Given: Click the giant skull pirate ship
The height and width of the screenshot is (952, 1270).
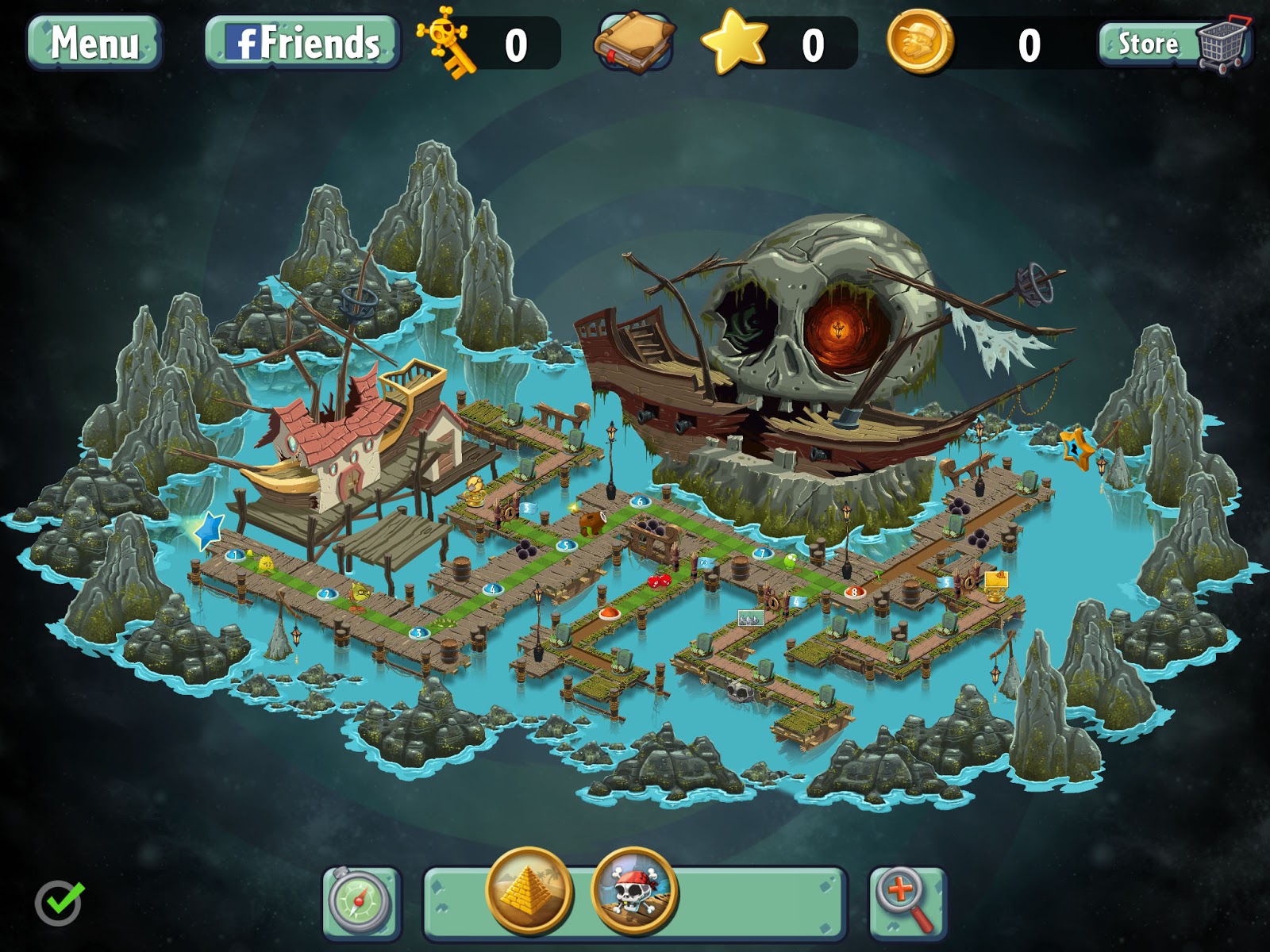Looking at the screenshot, I should coord(818,317).
